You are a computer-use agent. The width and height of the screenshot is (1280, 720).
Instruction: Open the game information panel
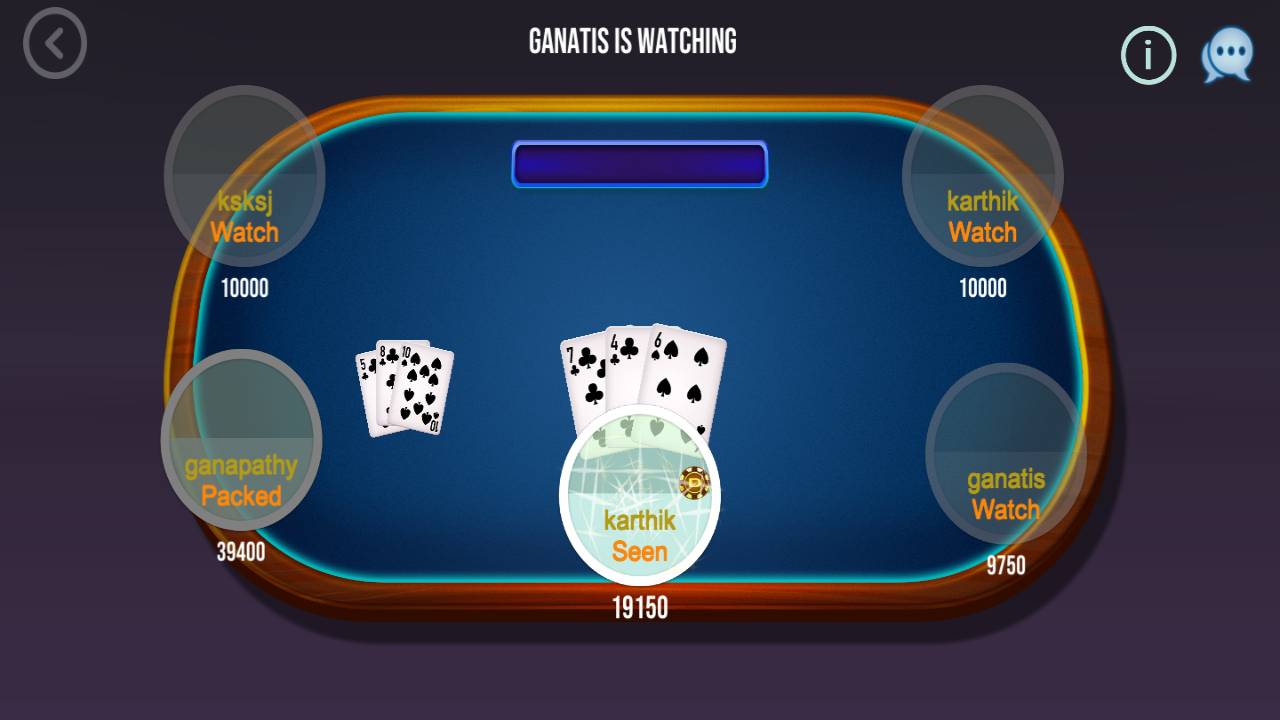click(1148, 55)
